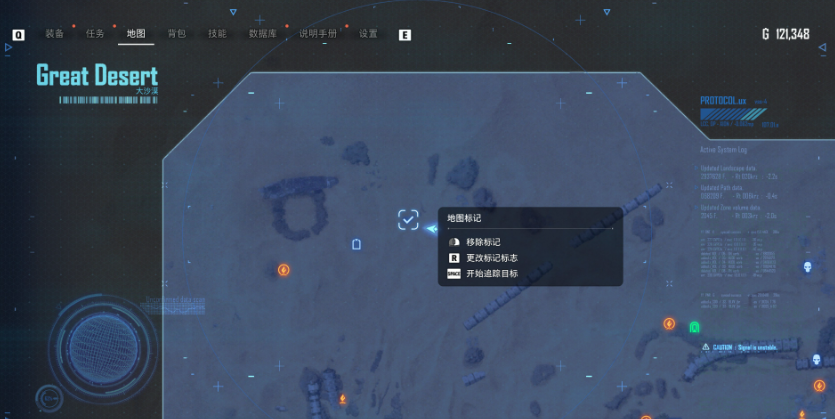Go to the 设置 tab
Image resolution: width=835 pixels, height=419 pixels.
tap(368, 34)
